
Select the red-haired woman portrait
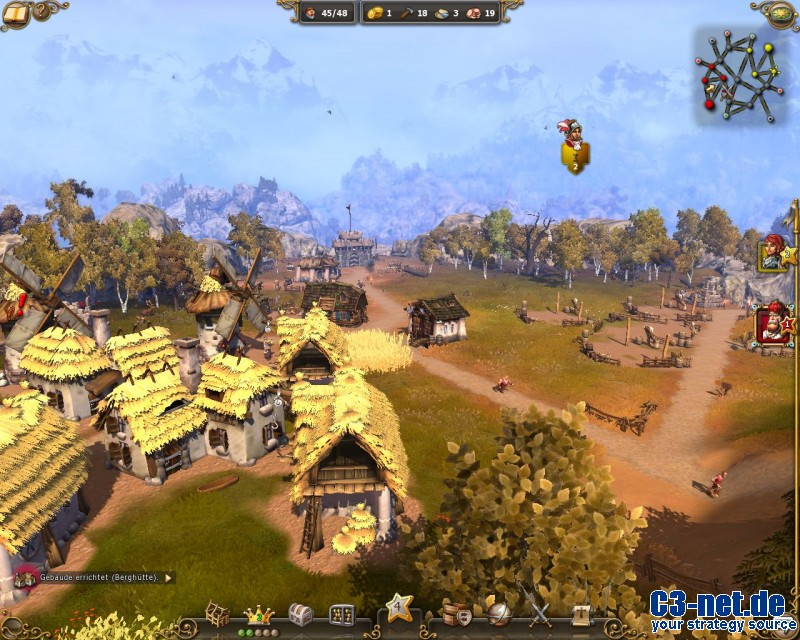771,253
